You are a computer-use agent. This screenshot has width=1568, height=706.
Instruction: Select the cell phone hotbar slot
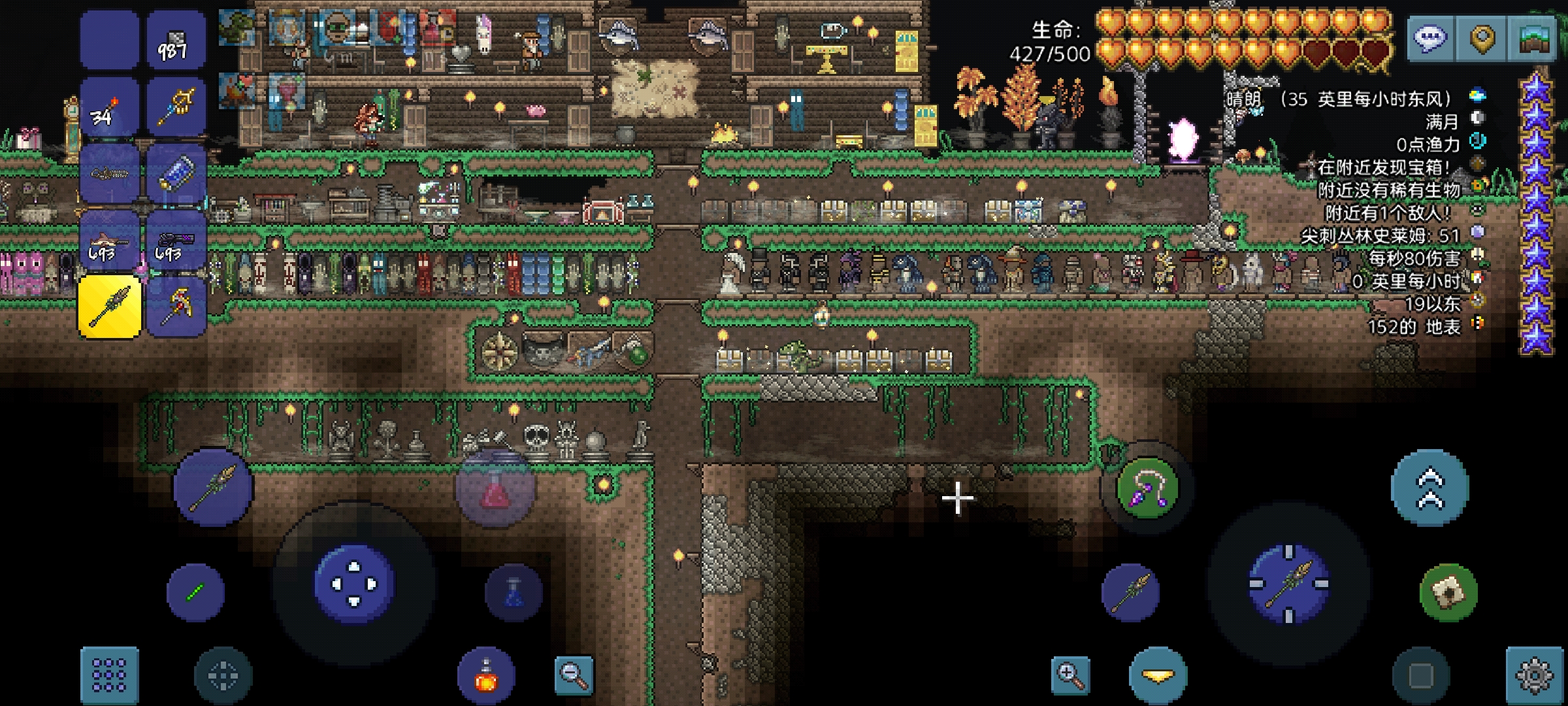176,173
